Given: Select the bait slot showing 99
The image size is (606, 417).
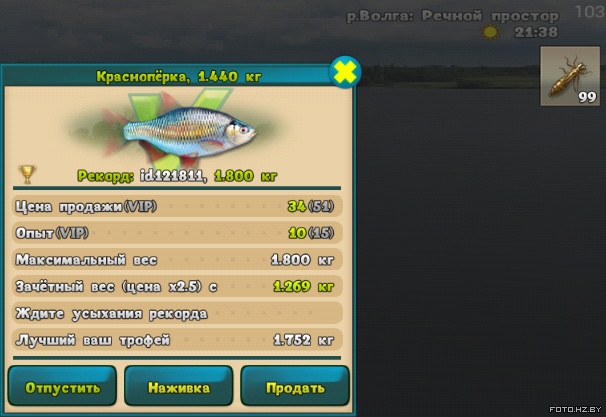Looking at the screenshot, I should coord(570,76).
